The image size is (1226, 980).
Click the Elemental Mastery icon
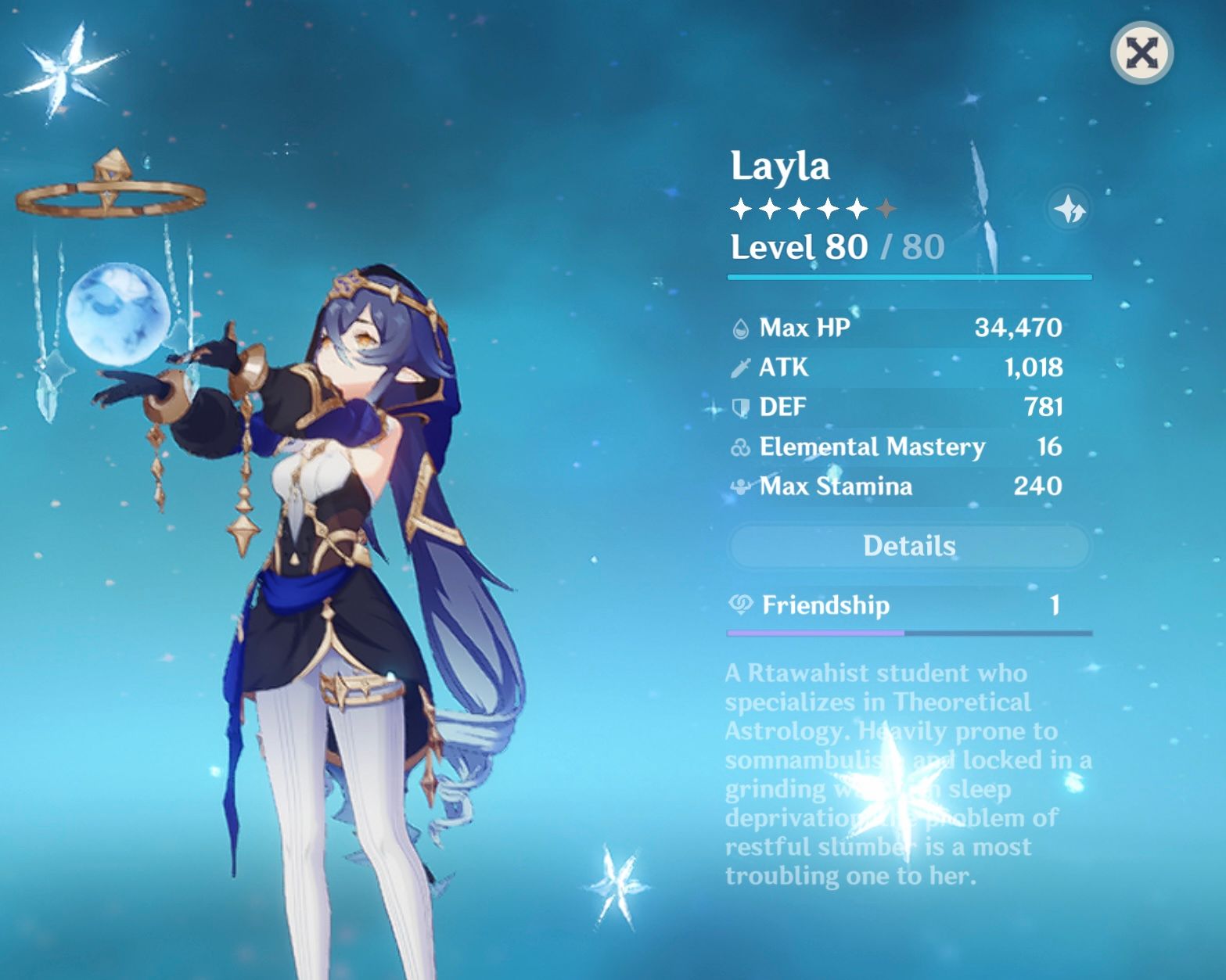(x=739, y=447)
